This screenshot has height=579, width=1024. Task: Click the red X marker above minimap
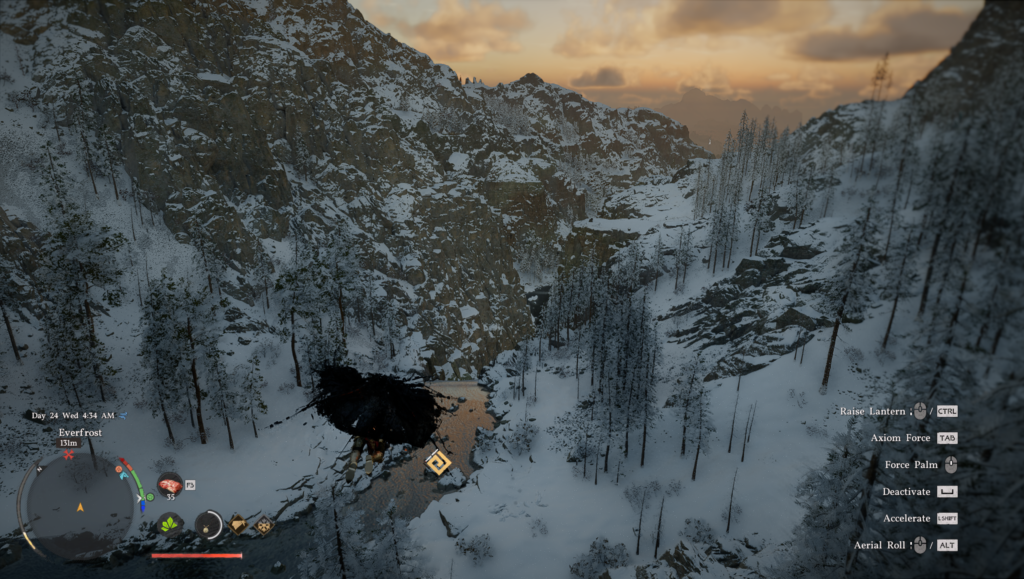(69, 455)
